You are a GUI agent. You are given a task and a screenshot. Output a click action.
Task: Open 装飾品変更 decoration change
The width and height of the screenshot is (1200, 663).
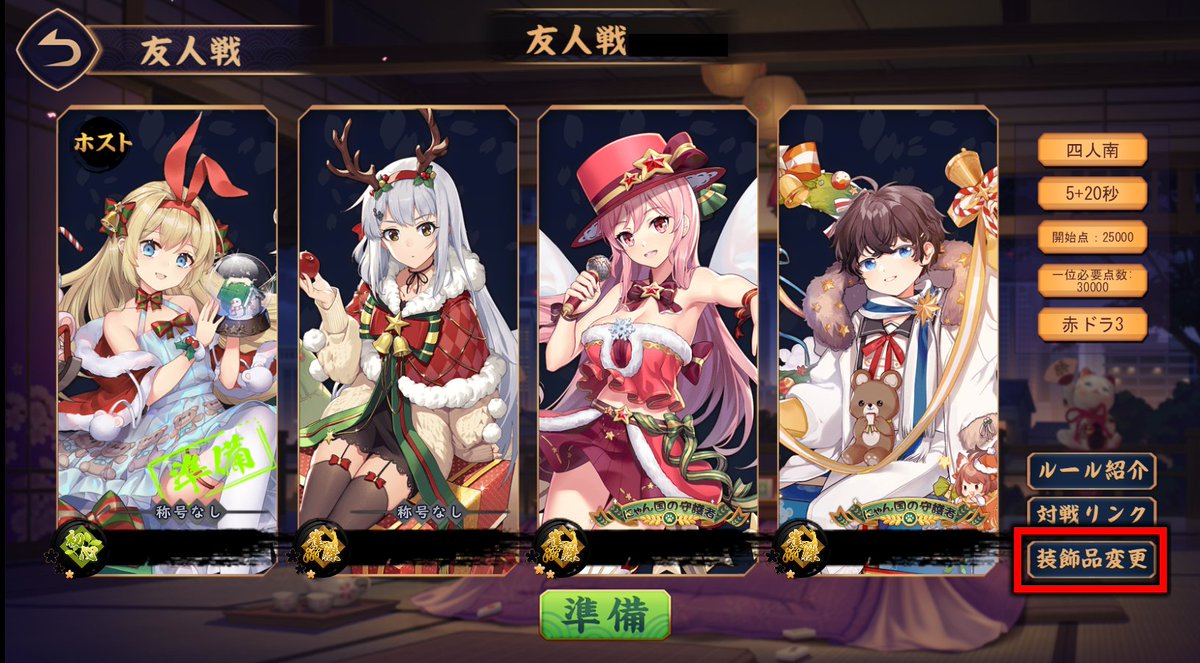(x=1091, y=561)
